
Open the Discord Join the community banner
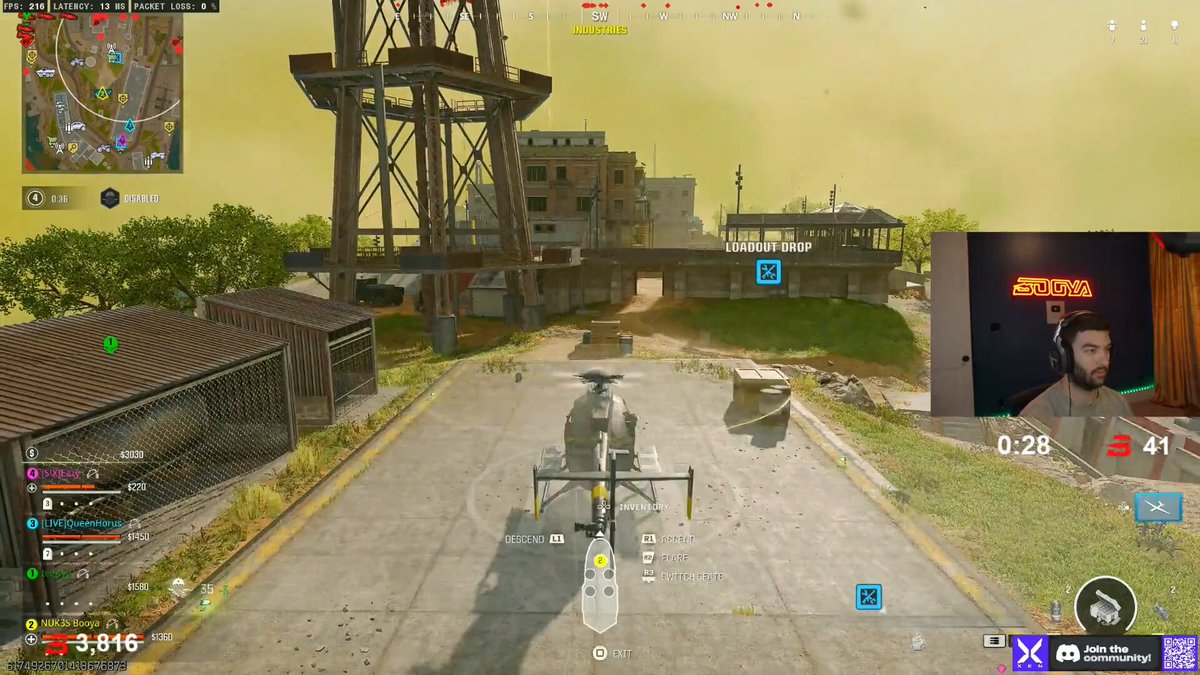[x=1104, y=653]
